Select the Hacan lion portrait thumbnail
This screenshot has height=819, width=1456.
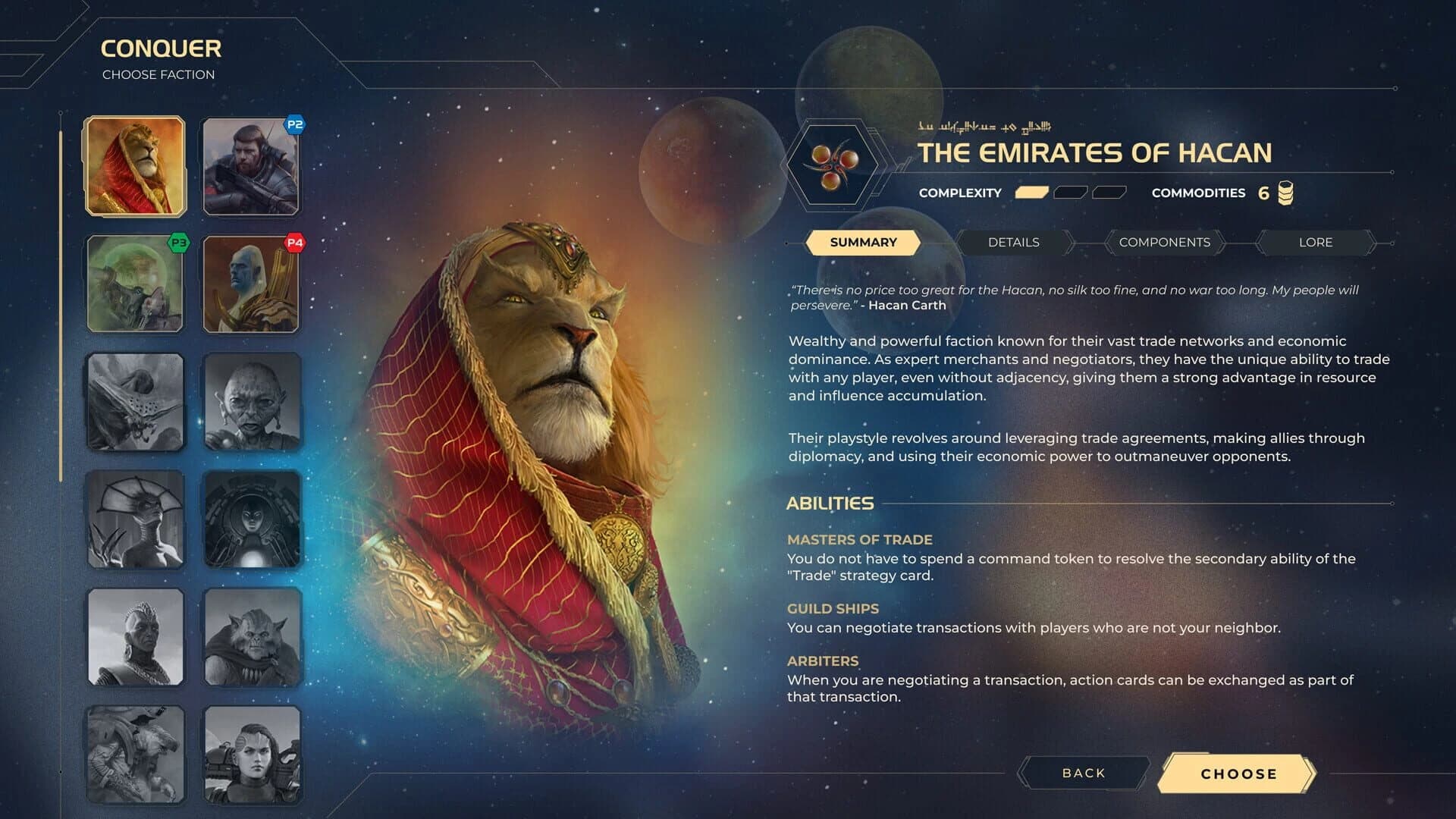click(x=135, y=165)
